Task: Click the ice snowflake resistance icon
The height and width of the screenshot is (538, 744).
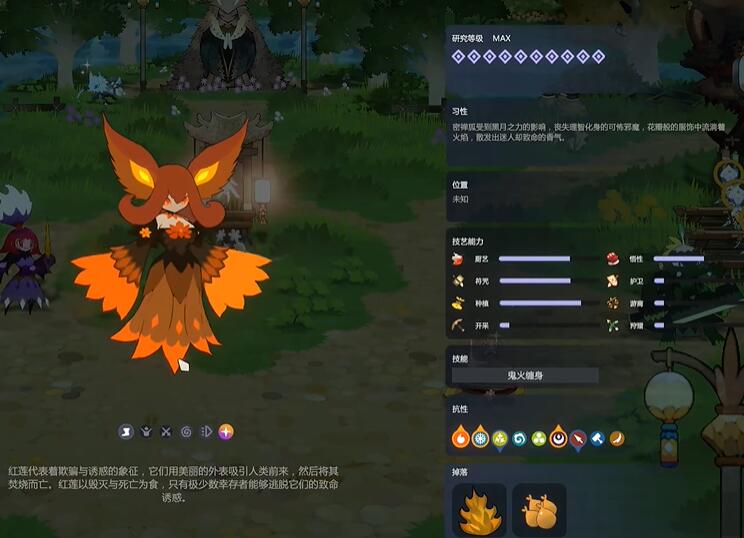Action: click(x=480, y=438)
